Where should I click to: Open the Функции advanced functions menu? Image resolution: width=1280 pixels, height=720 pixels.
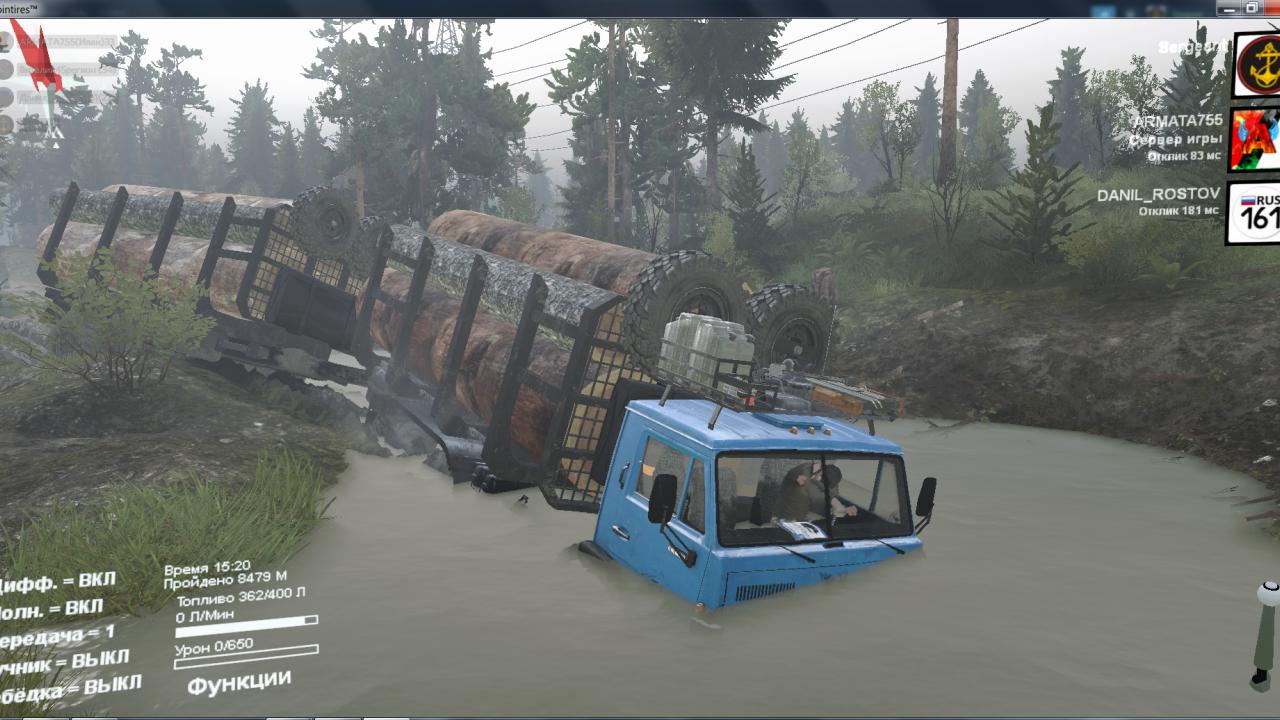coord(239,684)
